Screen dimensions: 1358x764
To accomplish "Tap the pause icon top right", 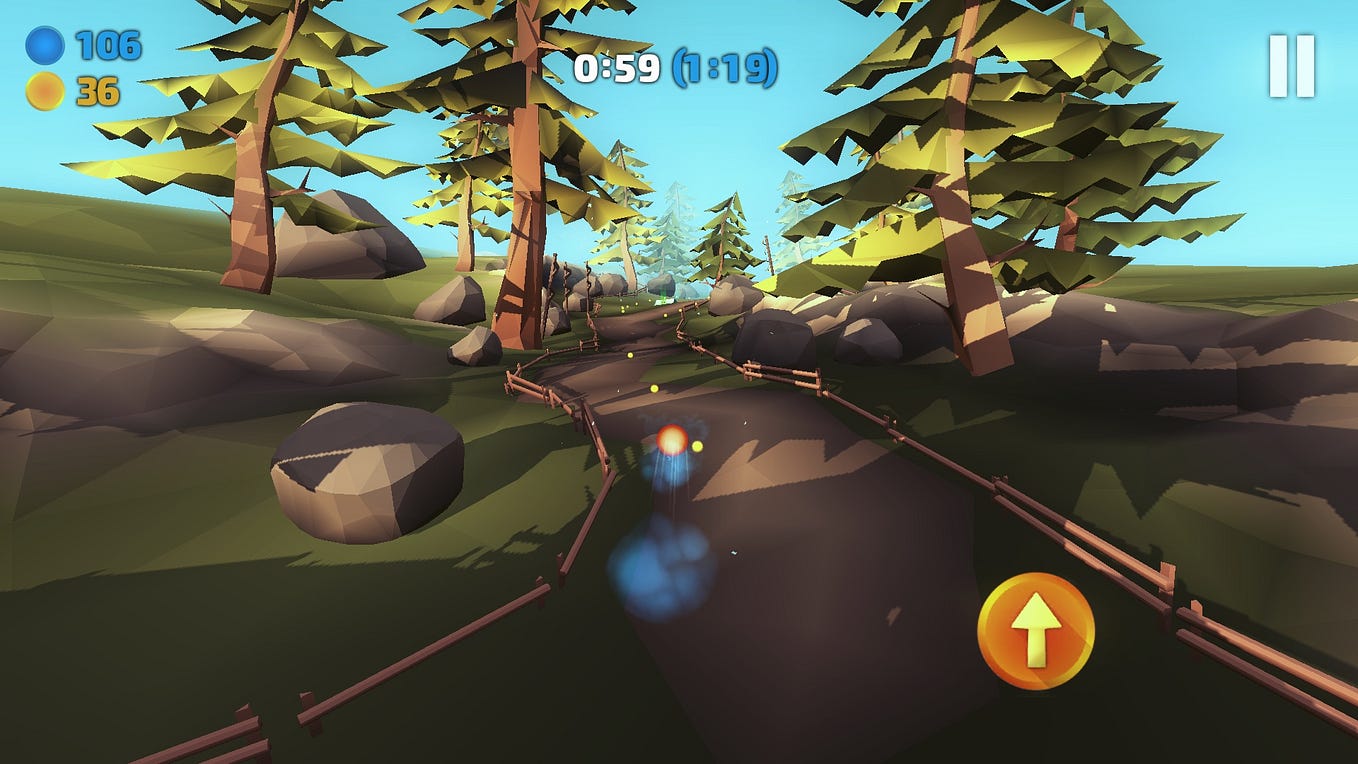I will 1291,66.
